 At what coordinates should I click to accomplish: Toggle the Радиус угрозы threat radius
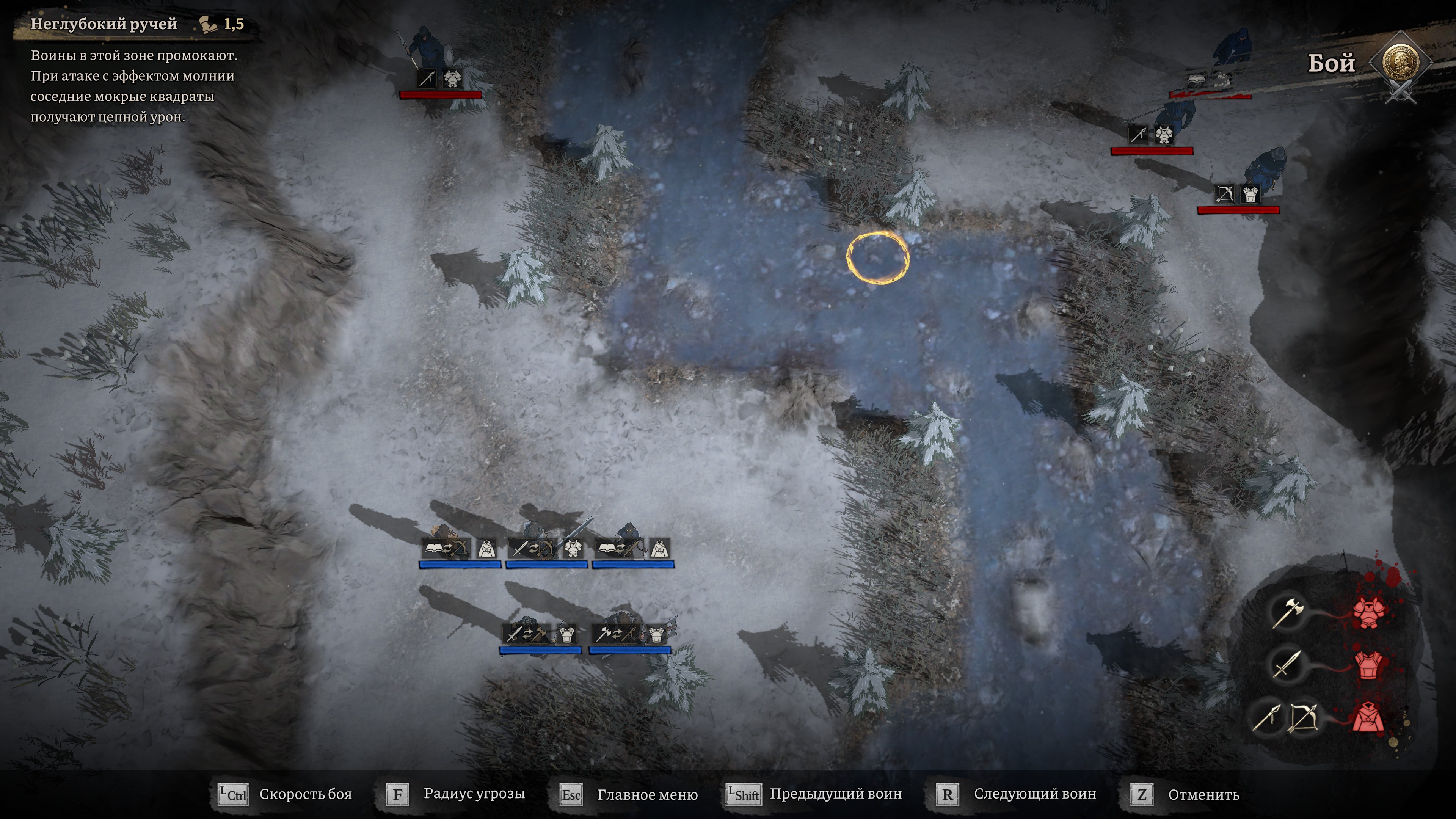point(474,794)
